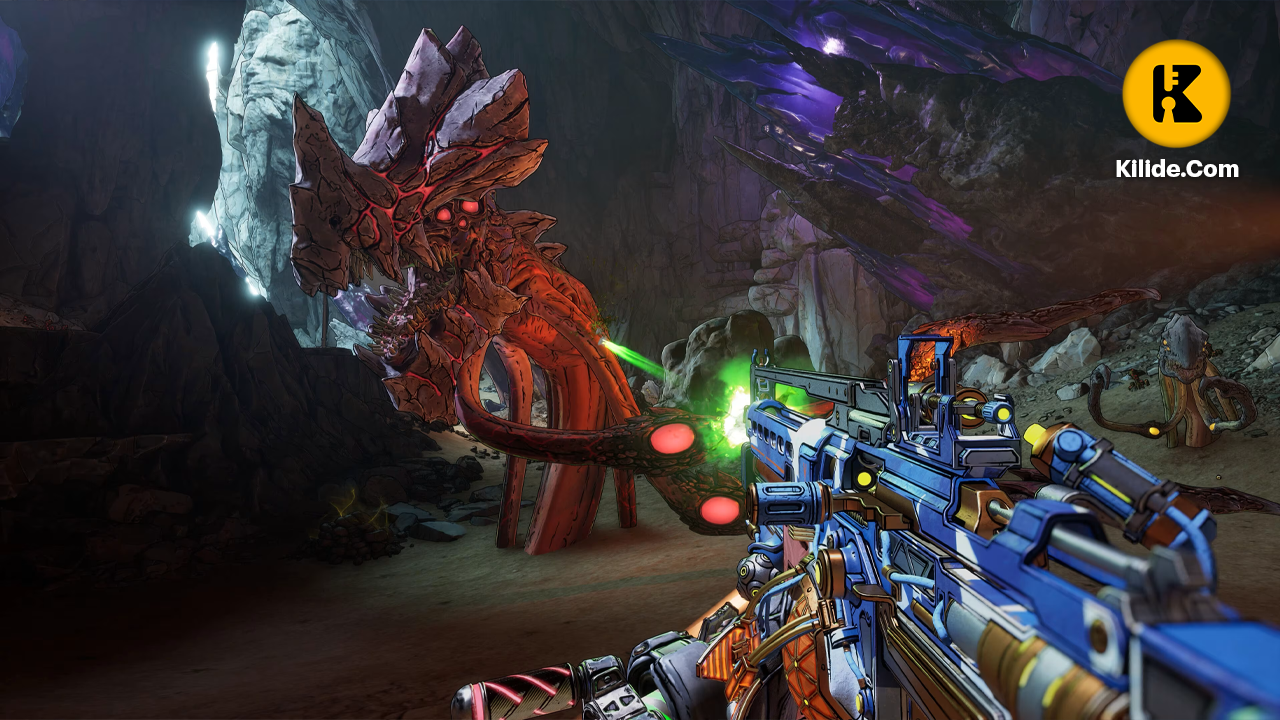Click the yellow Kilide key logo

tap(1176, 94)
